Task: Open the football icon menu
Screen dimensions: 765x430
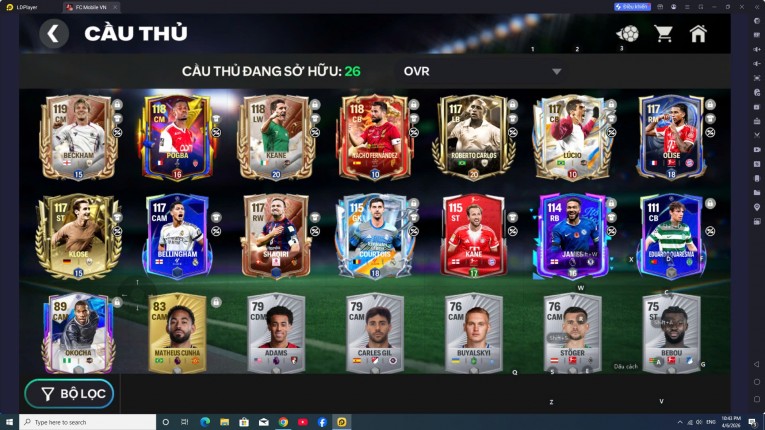Action: tap(628, 34)
